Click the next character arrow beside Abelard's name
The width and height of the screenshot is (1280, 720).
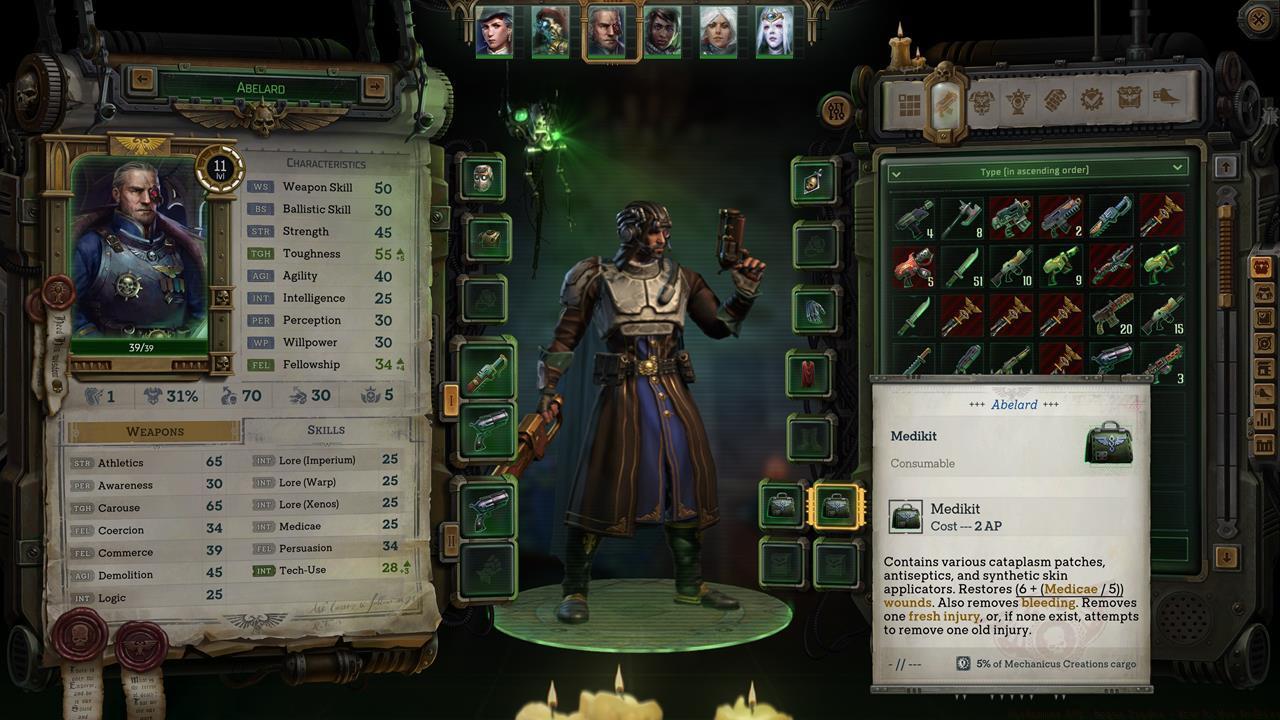click(x=374, y=86)
